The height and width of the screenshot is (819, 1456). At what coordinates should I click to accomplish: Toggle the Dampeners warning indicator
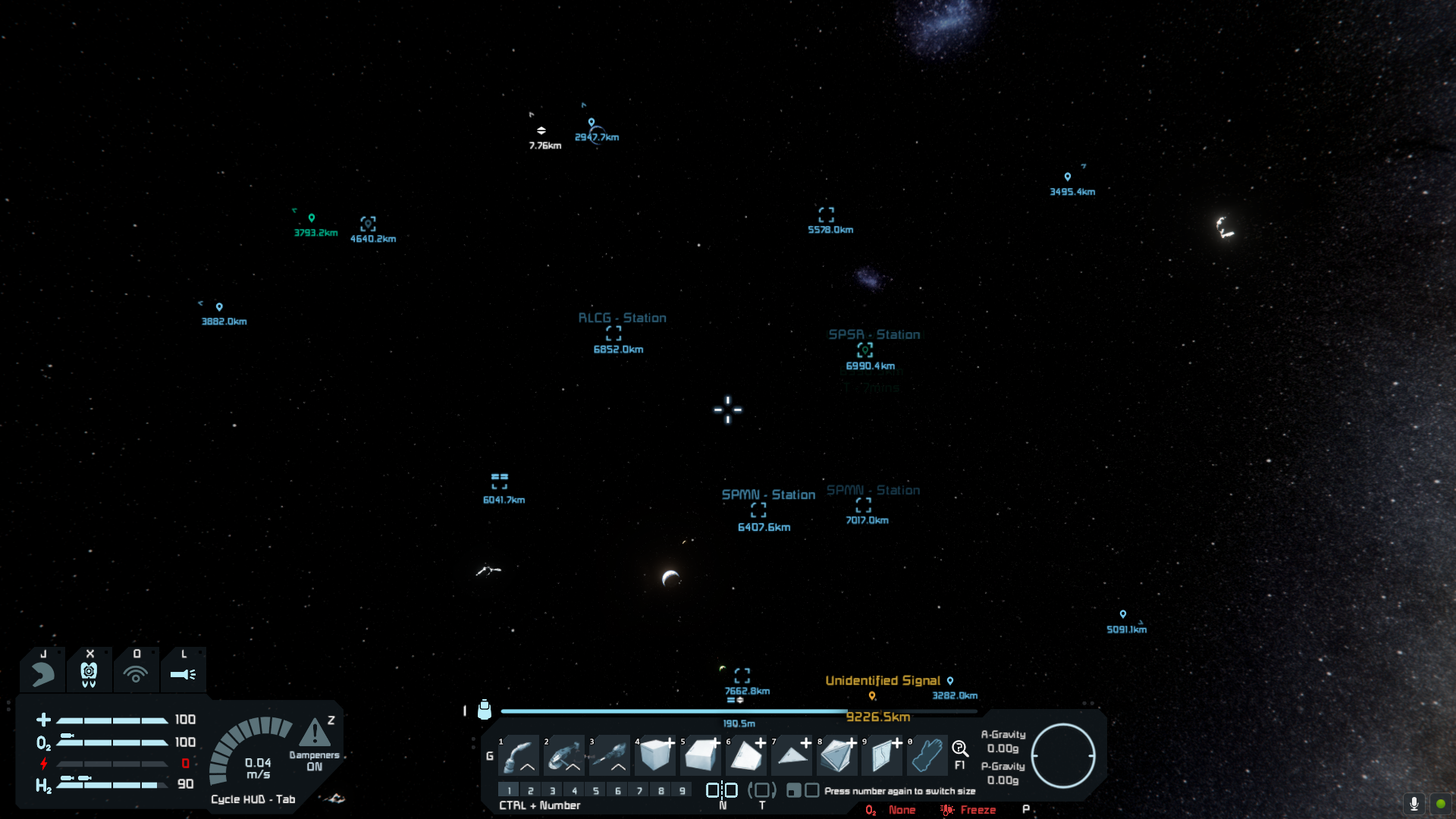pos(315,734)
